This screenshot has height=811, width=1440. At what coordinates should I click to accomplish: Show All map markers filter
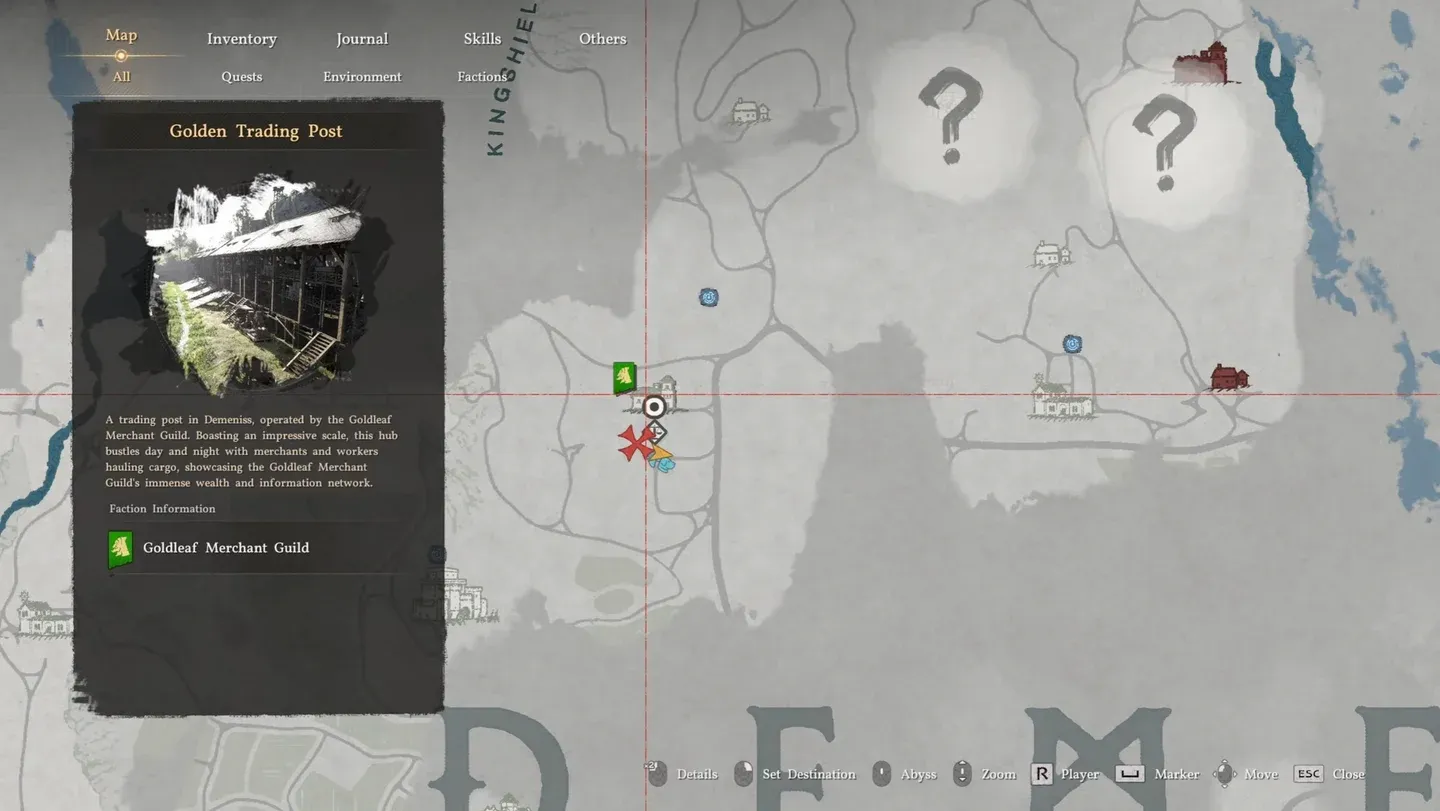(x=121, y=77)
